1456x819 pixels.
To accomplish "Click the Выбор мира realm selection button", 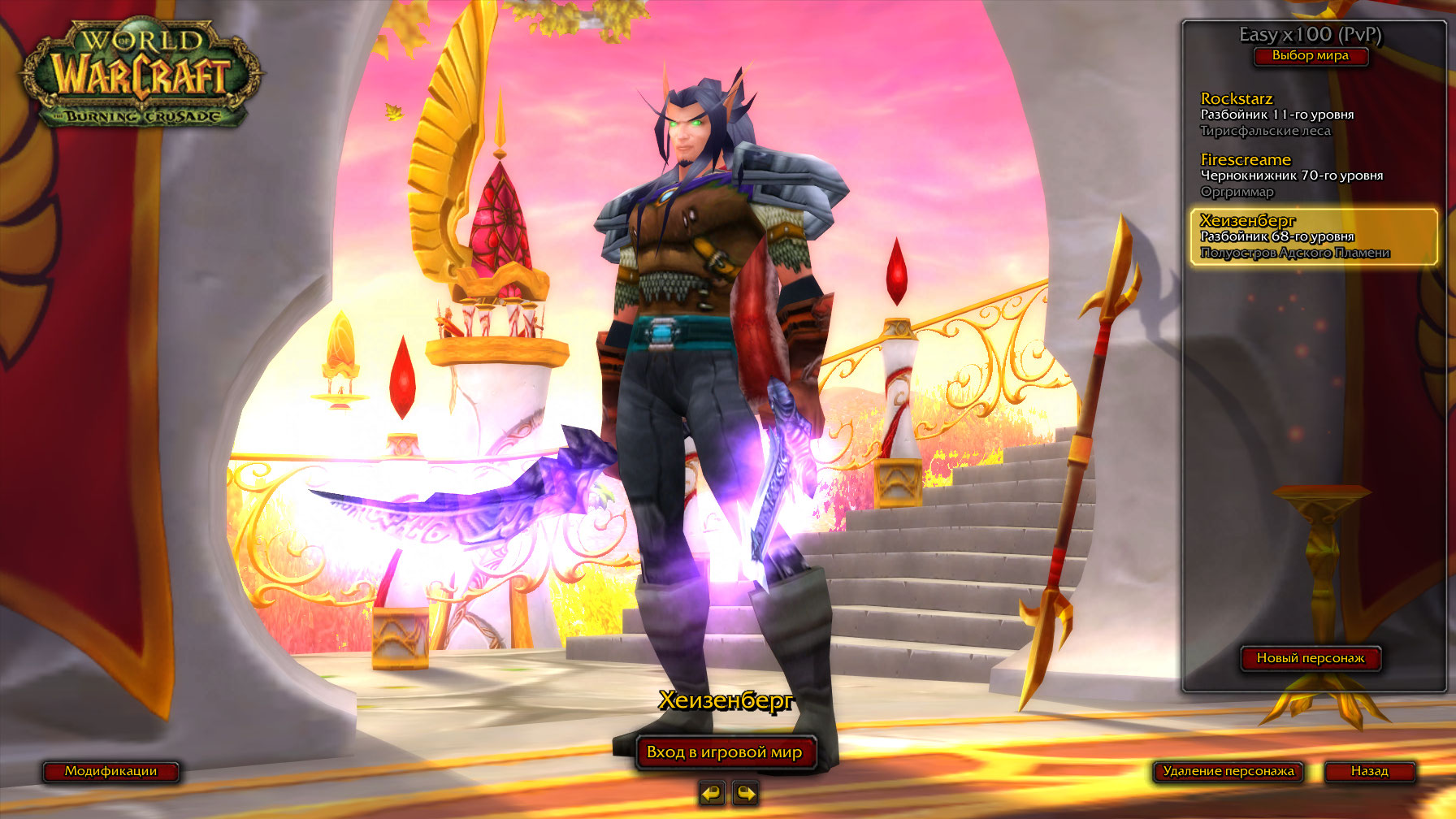I will coord(1310,56).
